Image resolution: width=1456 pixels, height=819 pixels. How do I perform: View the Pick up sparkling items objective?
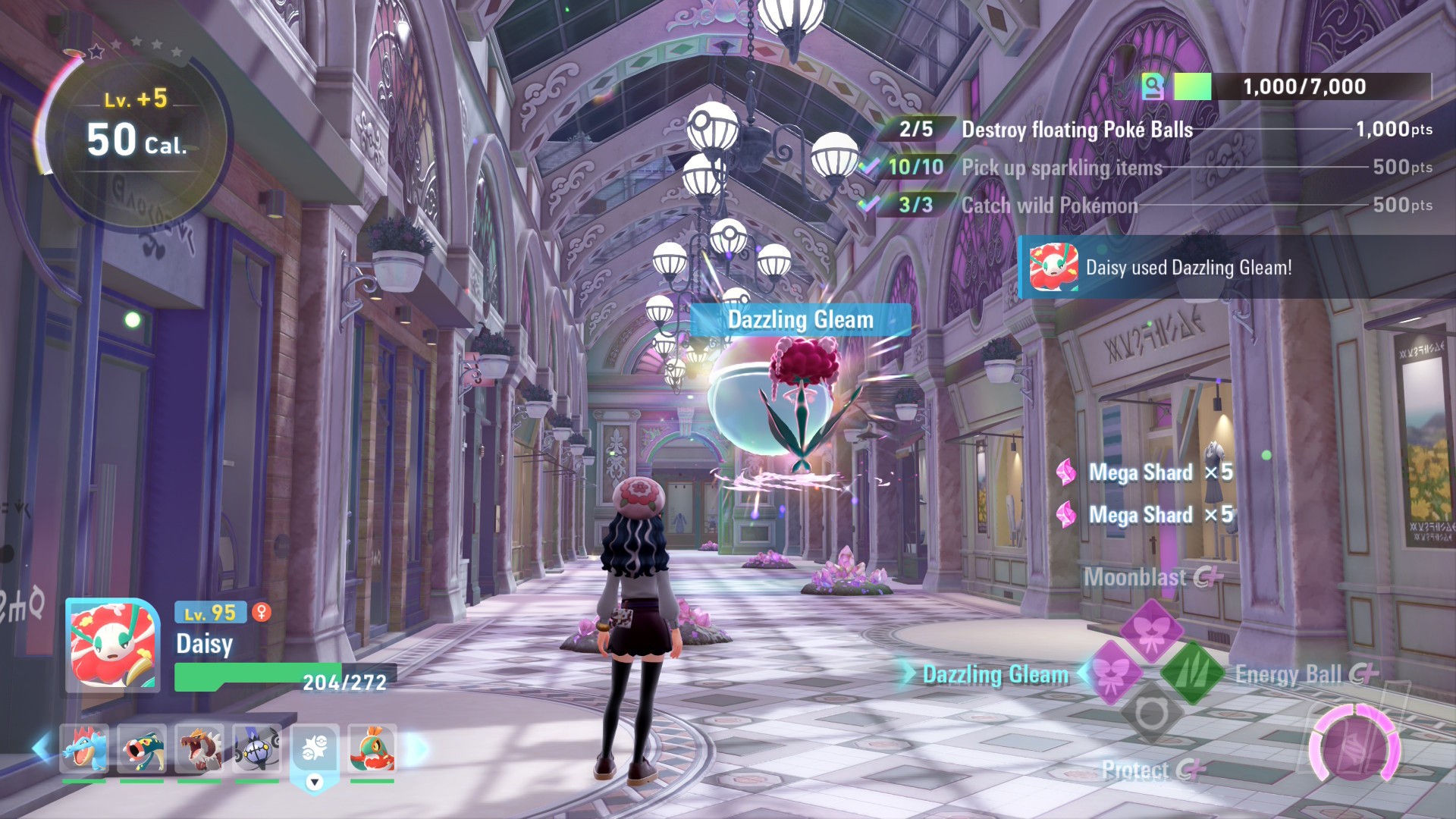pos(1062,168)
